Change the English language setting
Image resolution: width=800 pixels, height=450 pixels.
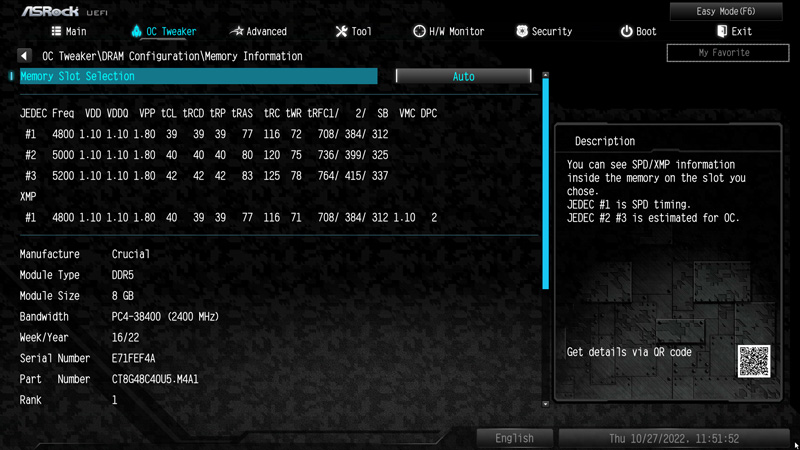pos(514,438)
